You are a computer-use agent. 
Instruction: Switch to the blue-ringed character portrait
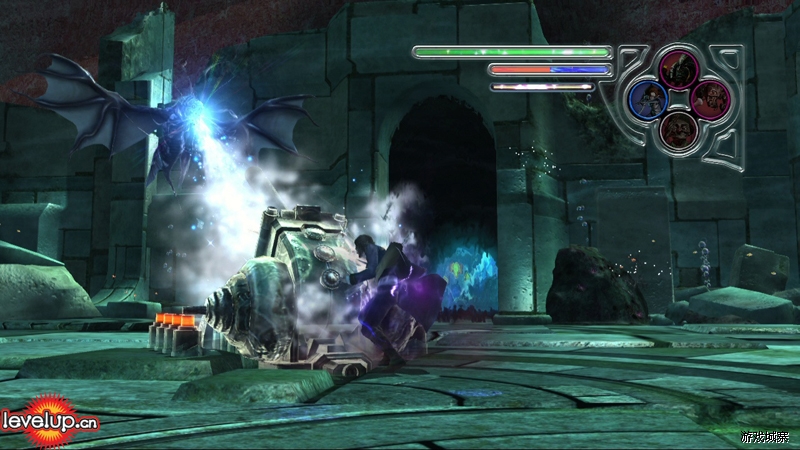tap(650, 100)
